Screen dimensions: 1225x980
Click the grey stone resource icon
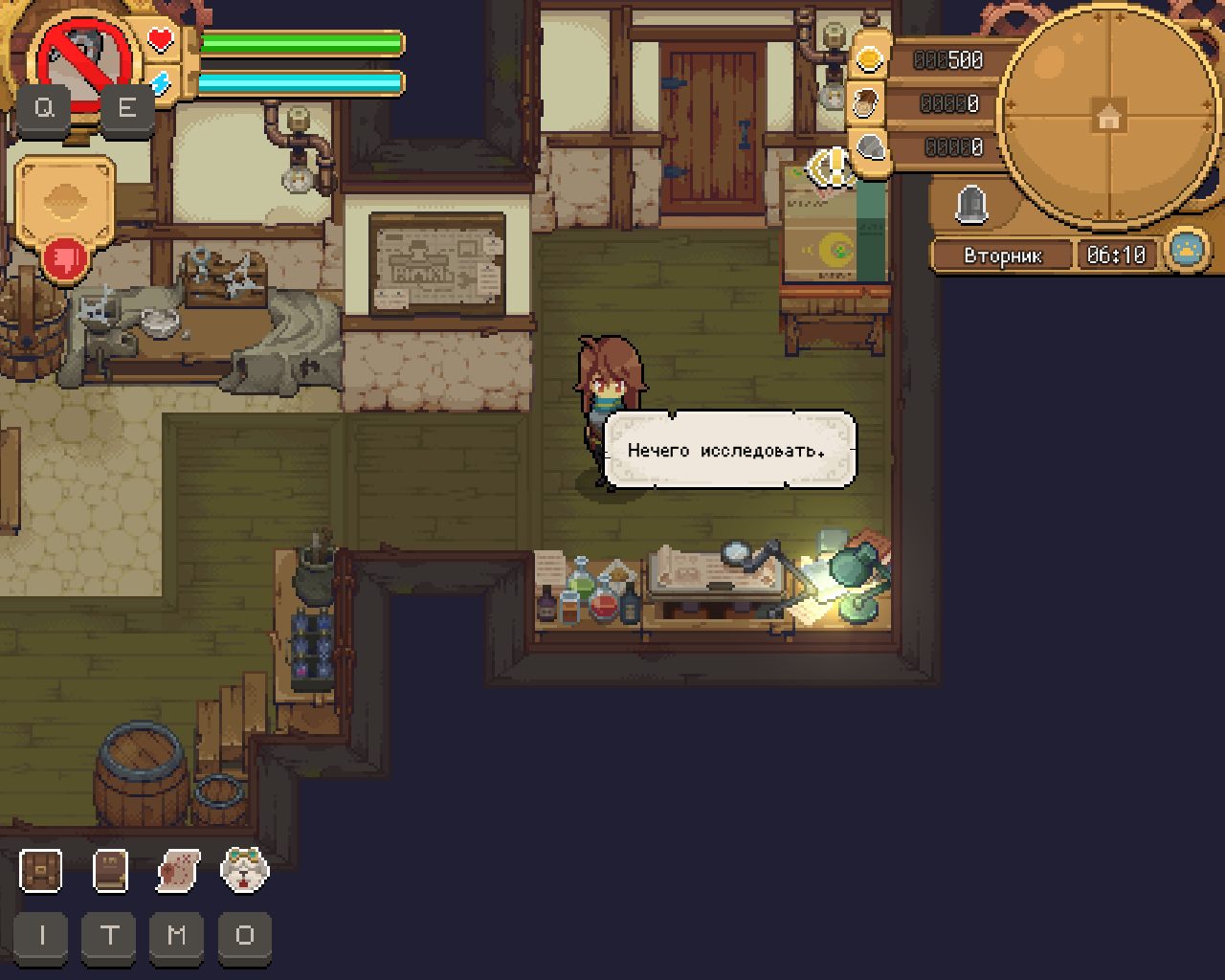click(870, 146)
